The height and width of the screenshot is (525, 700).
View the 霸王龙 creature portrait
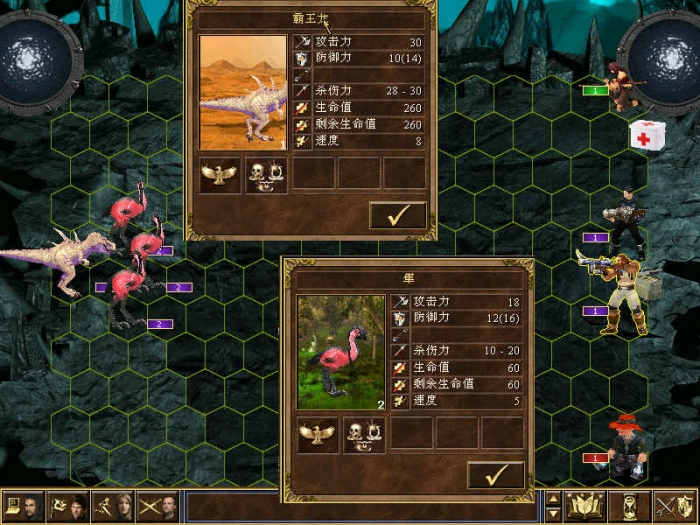coord(242,93)
